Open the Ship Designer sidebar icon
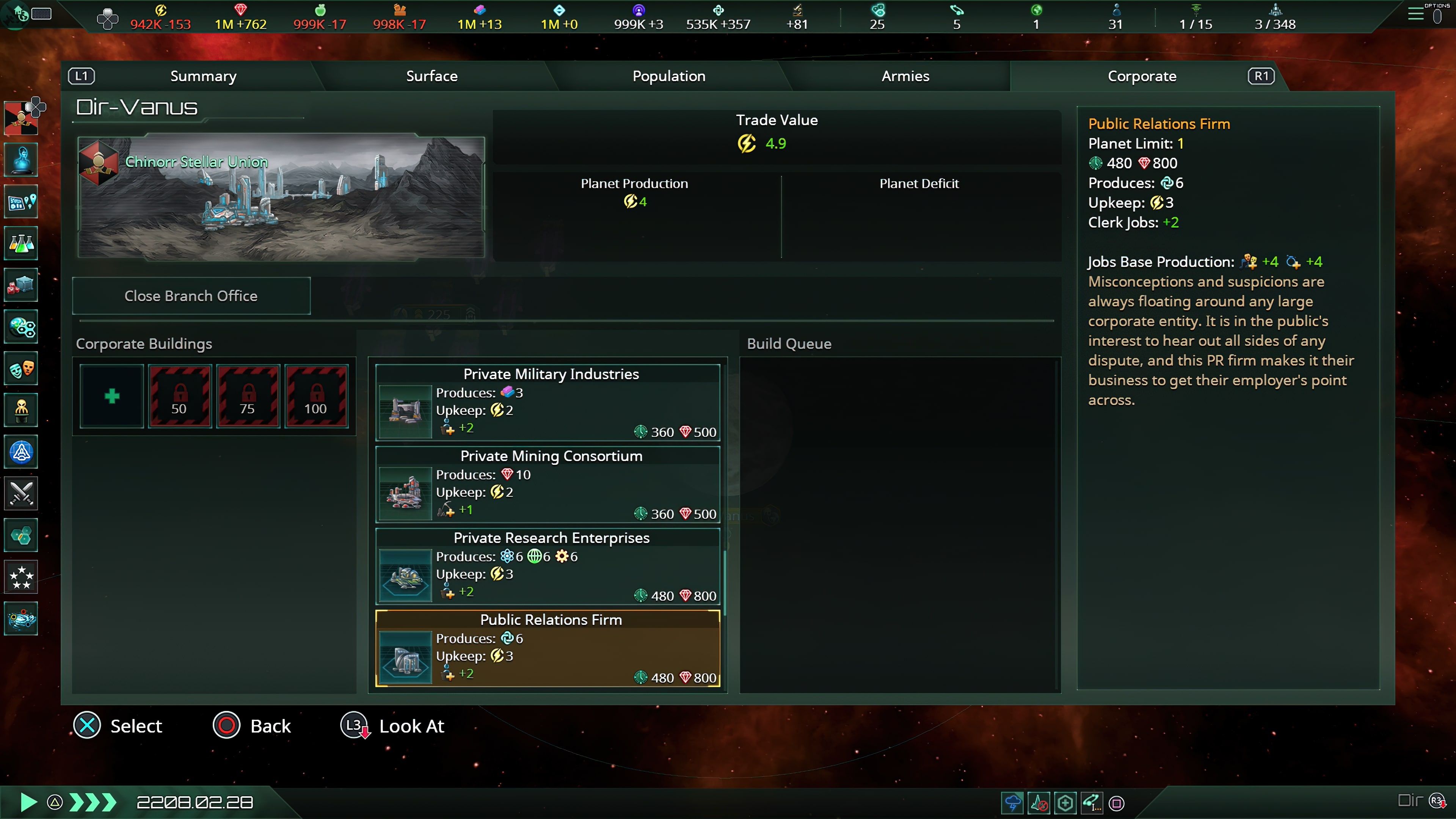 pos(21,452)
